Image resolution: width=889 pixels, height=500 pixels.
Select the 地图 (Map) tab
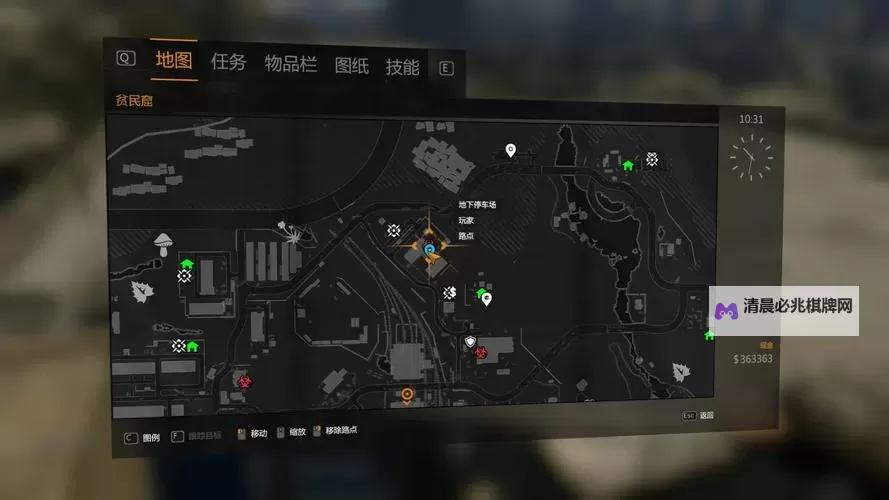pyautogui.click(x=174, y=60)
